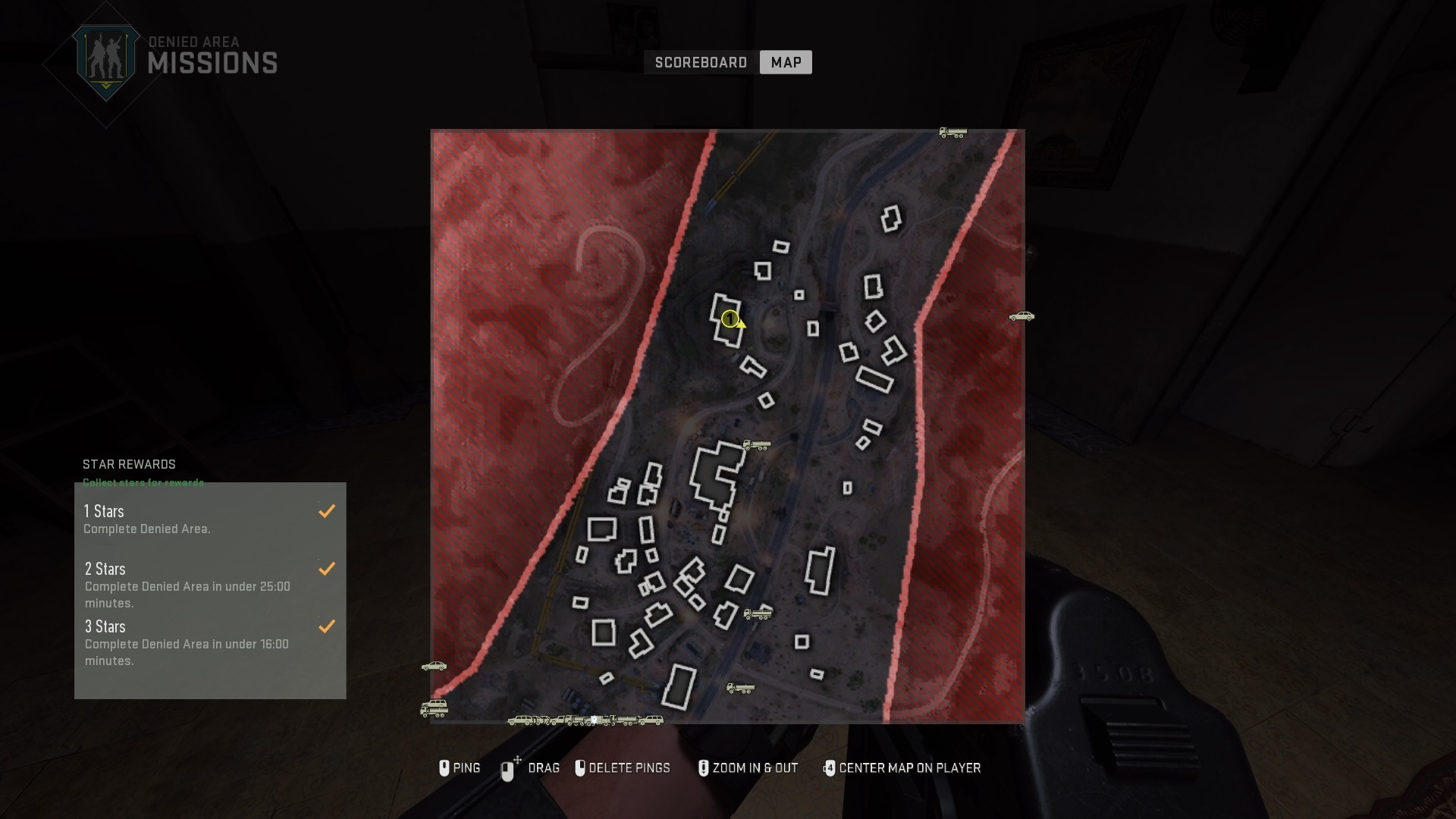The width and height of the screenshot is (1456, 819).
Task: Select the cargo truck icon at top-right map corner
Action: pyautogui.click(x=952, y=132)
